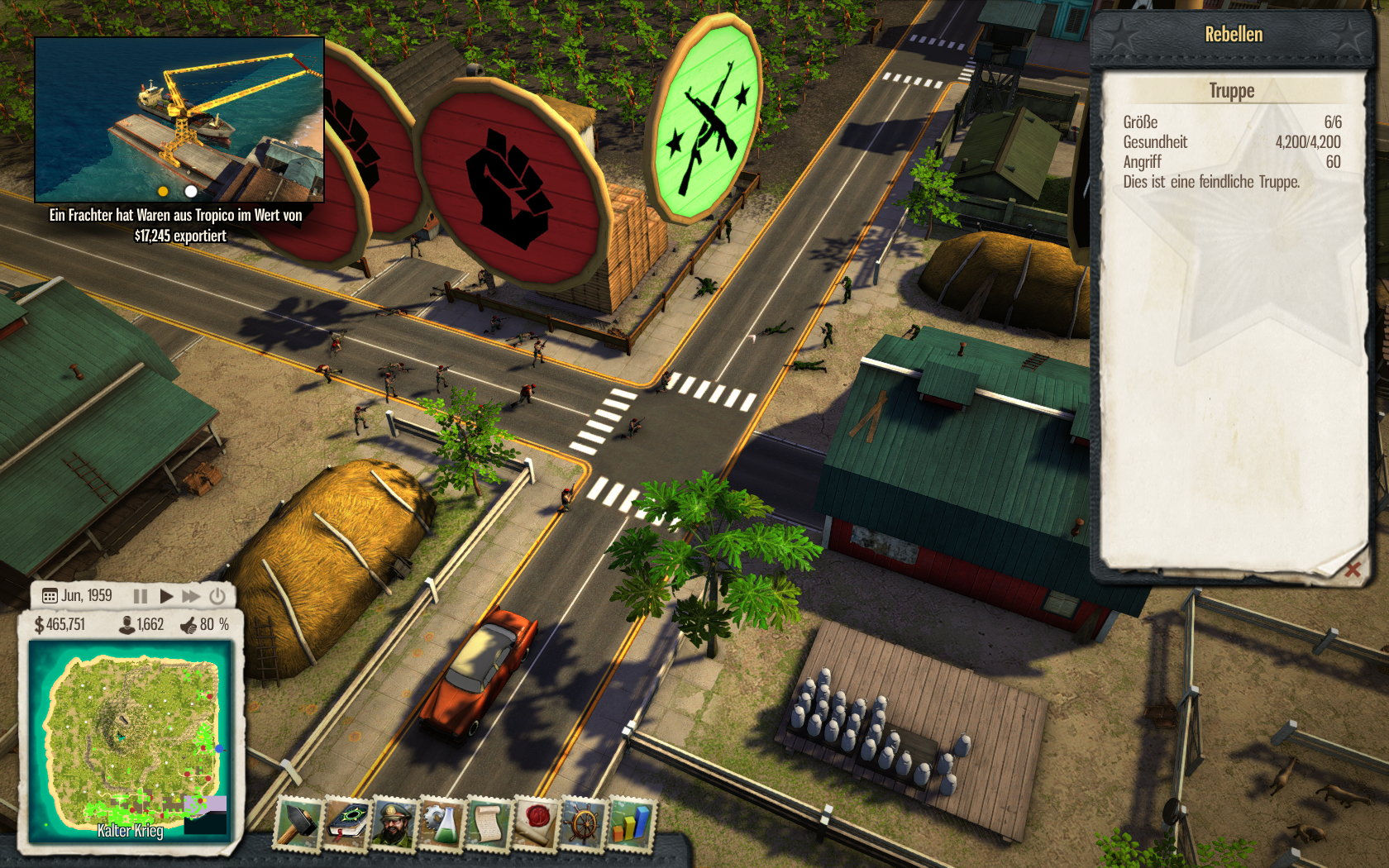The width and height of the screenshot is (1389, 868).
Task: Open research via gear and flask icon
Action: pyautogui.click(x=442, y=823)
